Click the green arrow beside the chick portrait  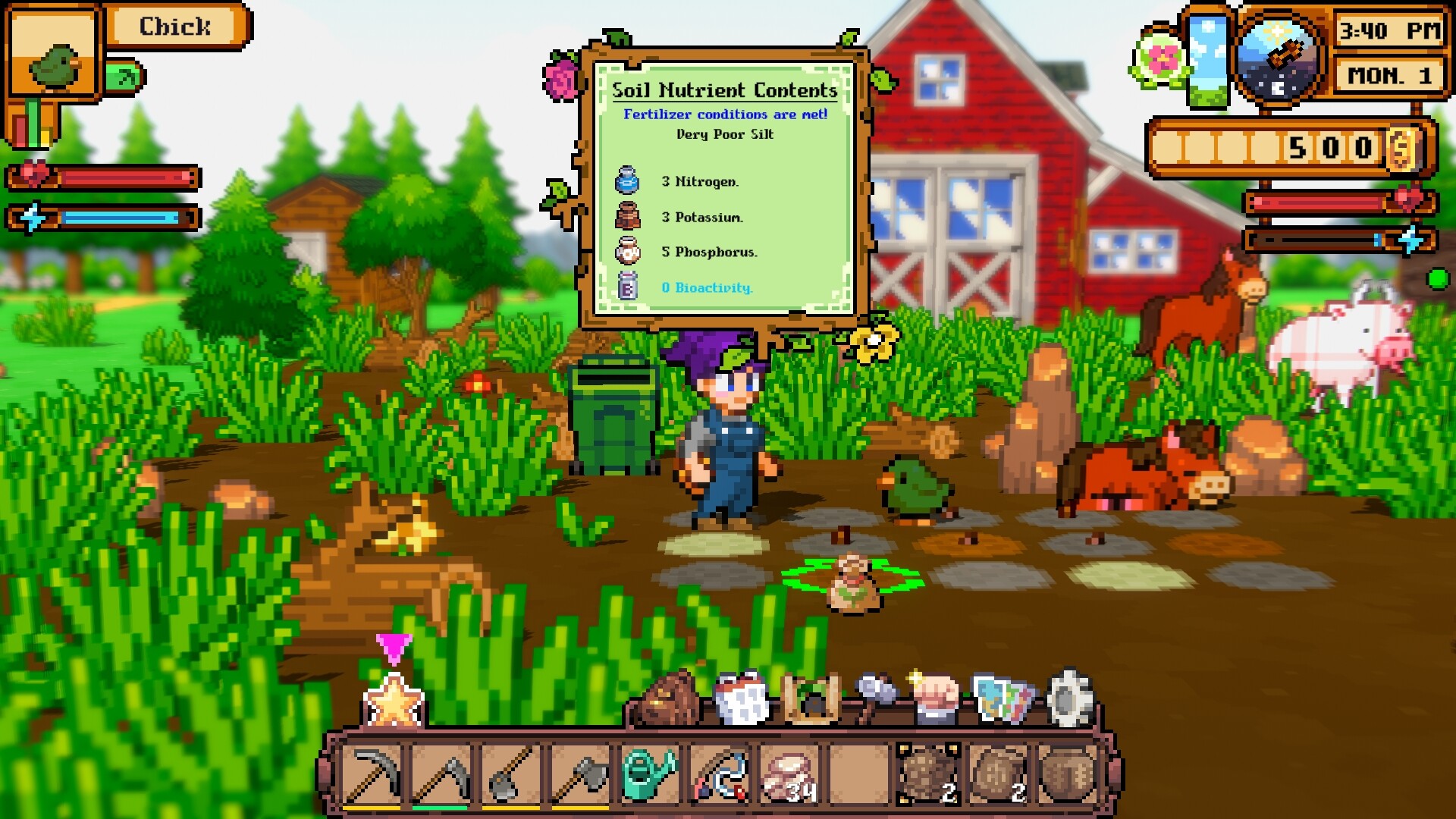125,77
